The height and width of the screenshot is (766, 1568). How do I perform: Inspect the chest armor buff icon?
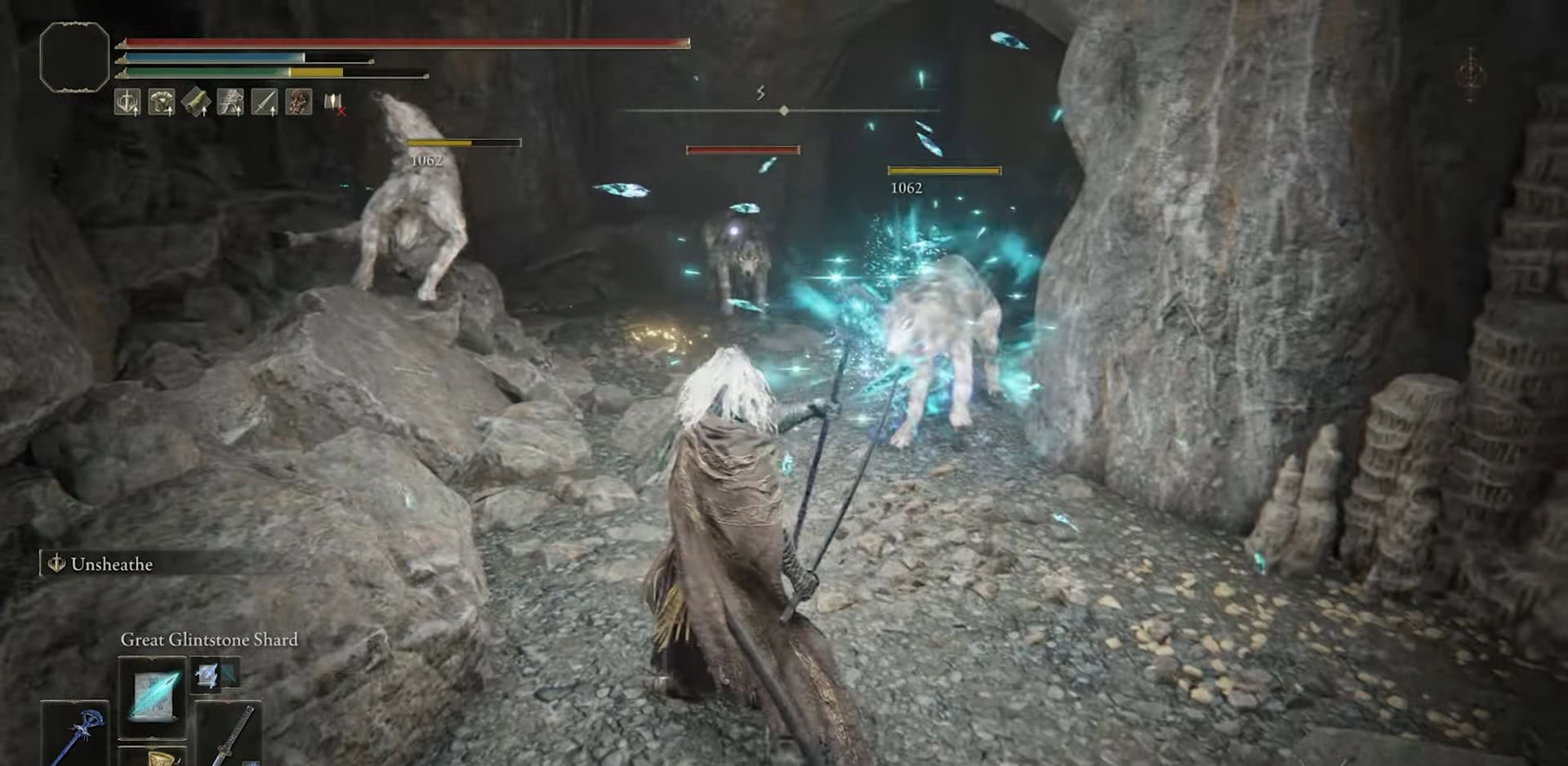pos(162,102)
